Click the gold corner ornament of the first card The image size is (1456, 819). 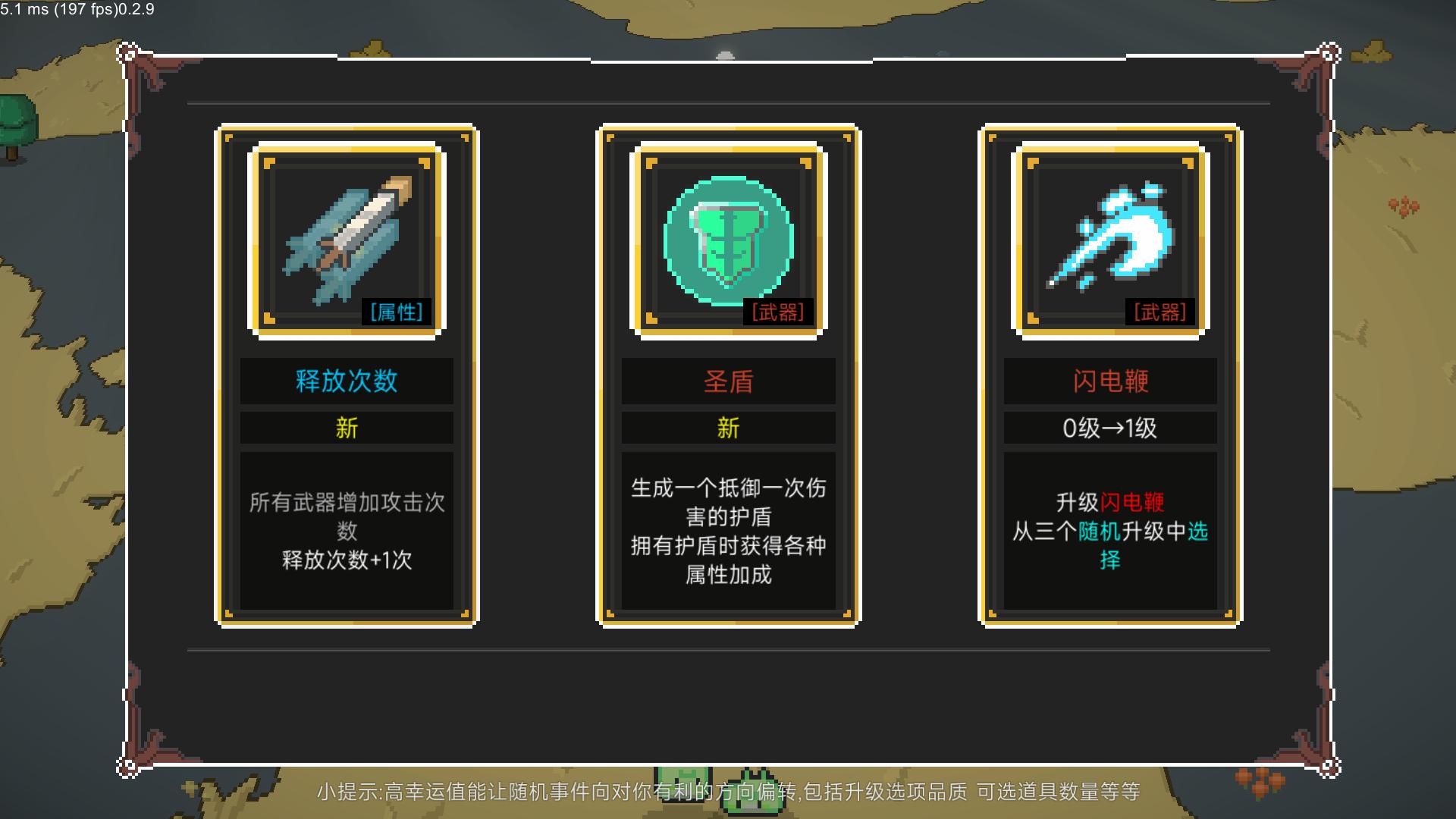pos(227,136)
